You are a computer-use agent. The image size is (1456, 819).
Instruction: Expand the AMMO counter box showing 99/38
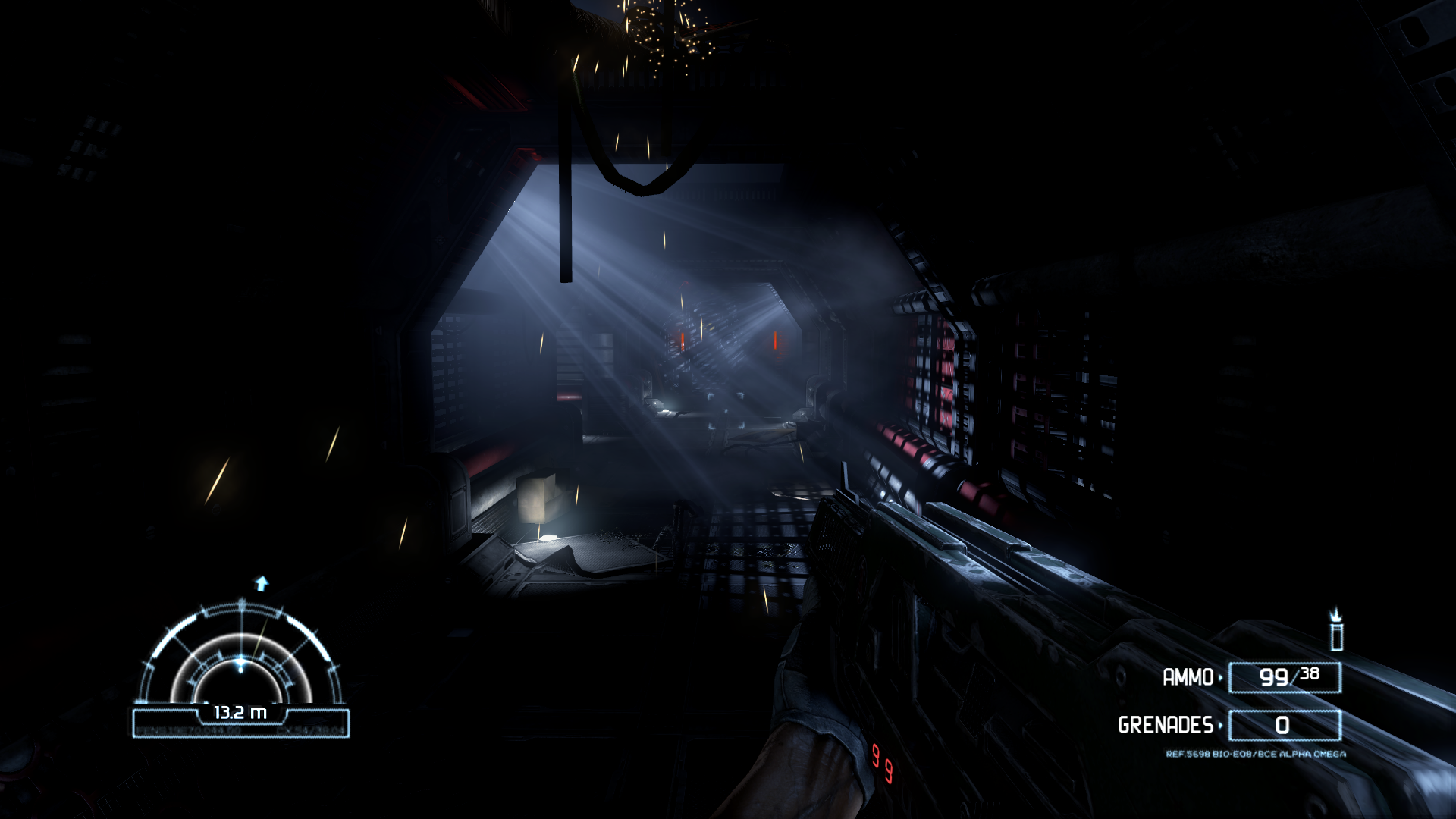[x=1285, y=677]
